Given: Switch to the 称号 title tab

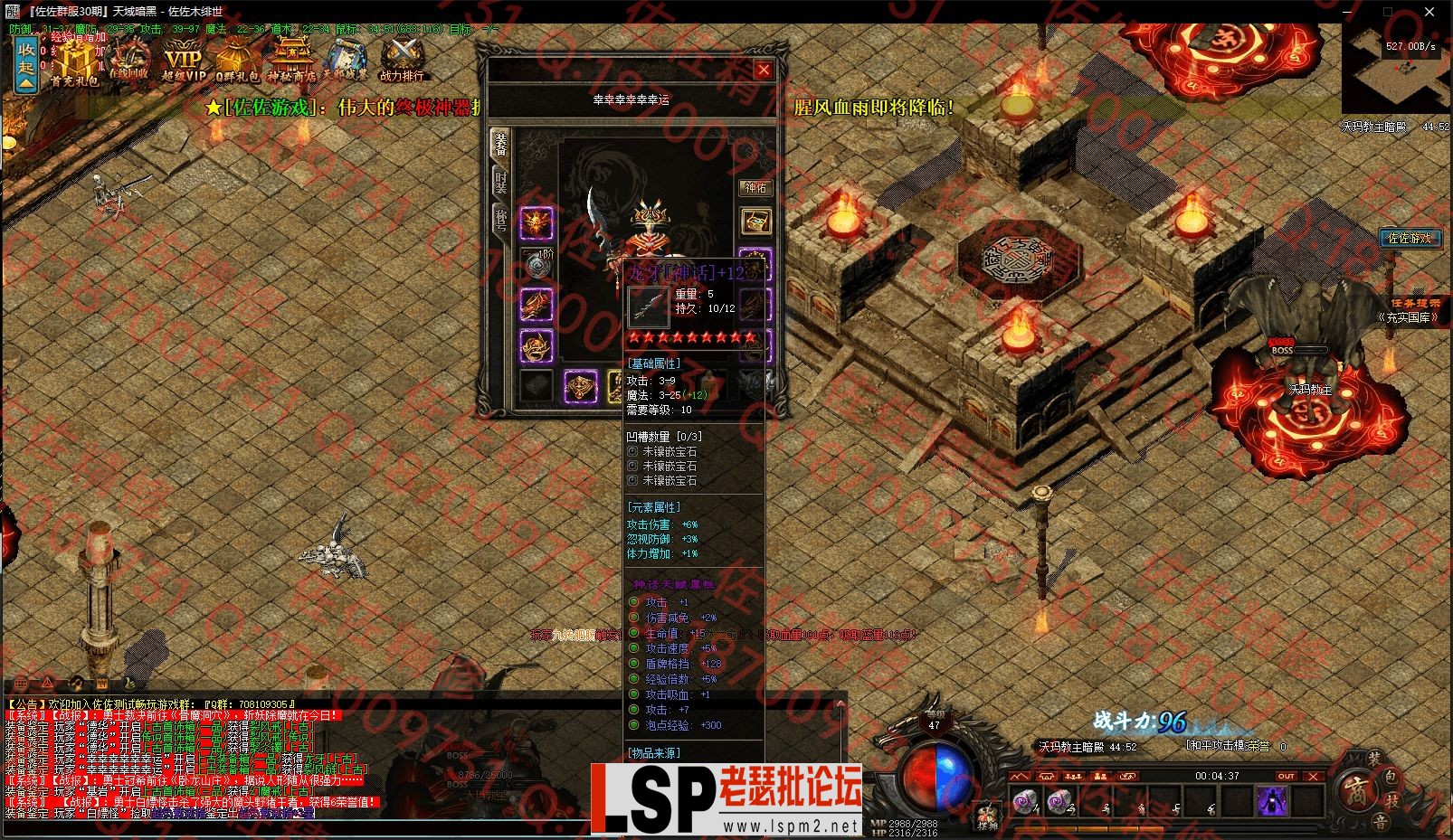Looking at the screenshot, I should click(500, 219).
